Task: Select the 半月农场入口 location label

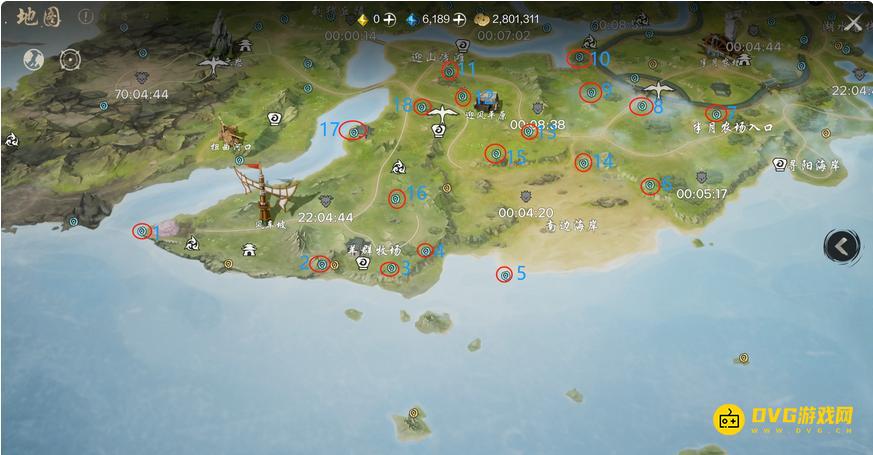Action: click(x=733, y=128)
